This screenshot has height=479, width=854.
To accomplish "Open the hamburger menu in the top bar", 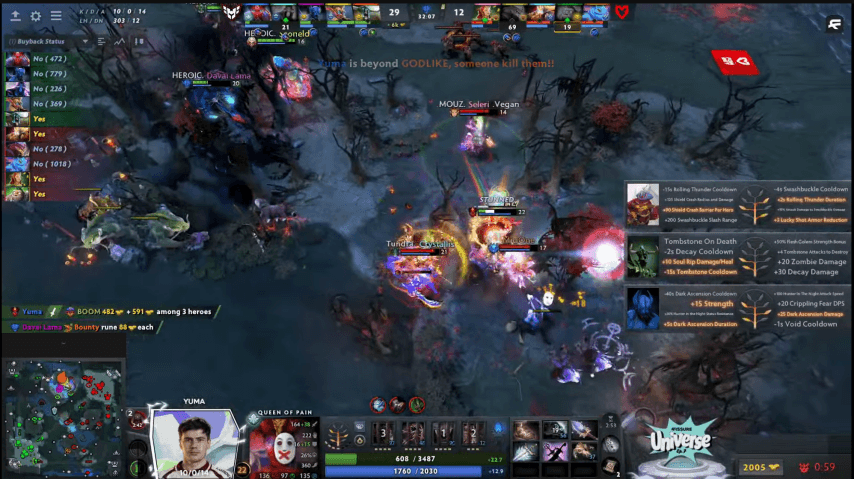I will (55, 16).
